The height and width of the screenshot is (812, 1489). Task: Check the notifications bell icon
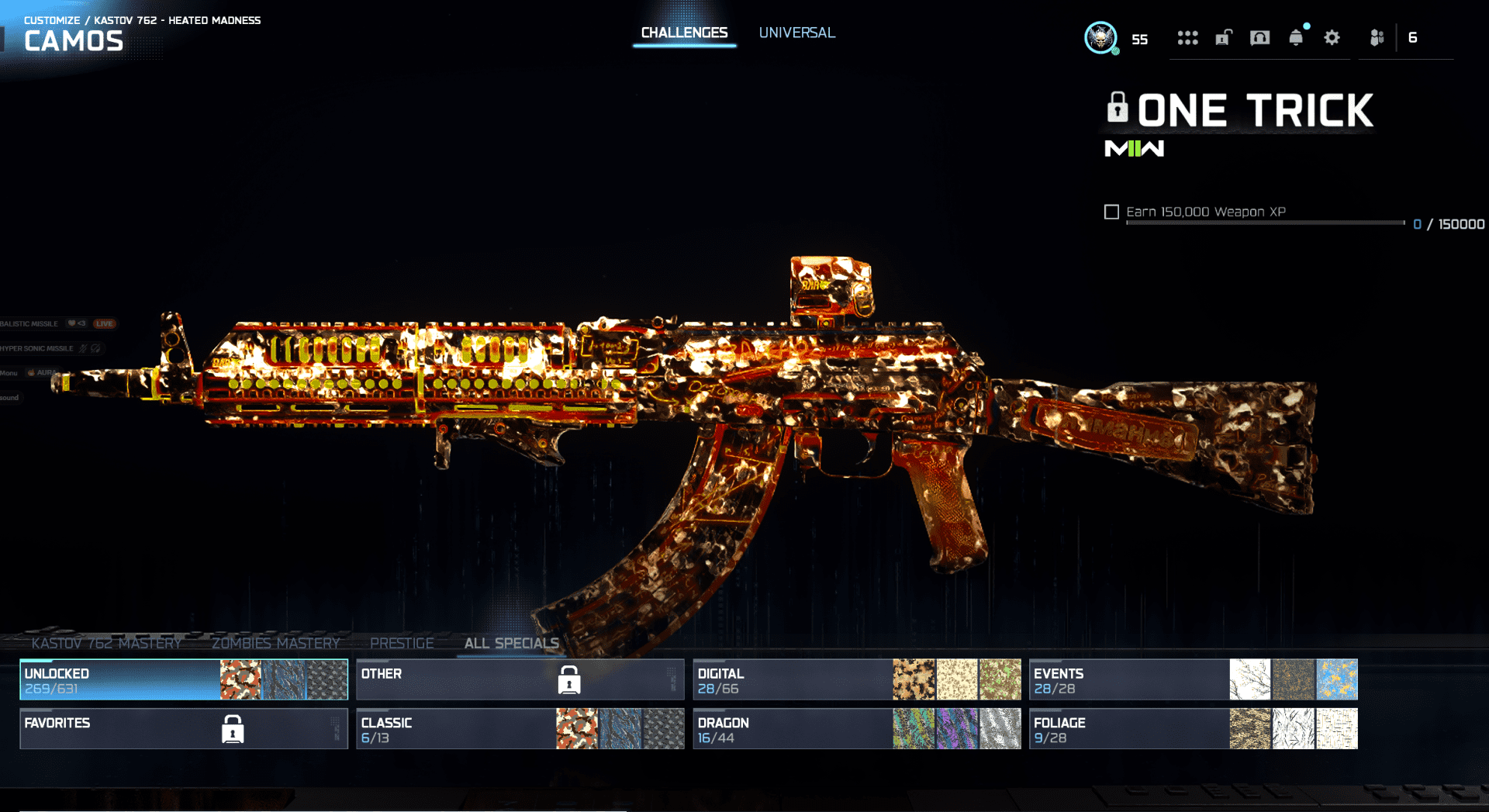[1296, 38]
